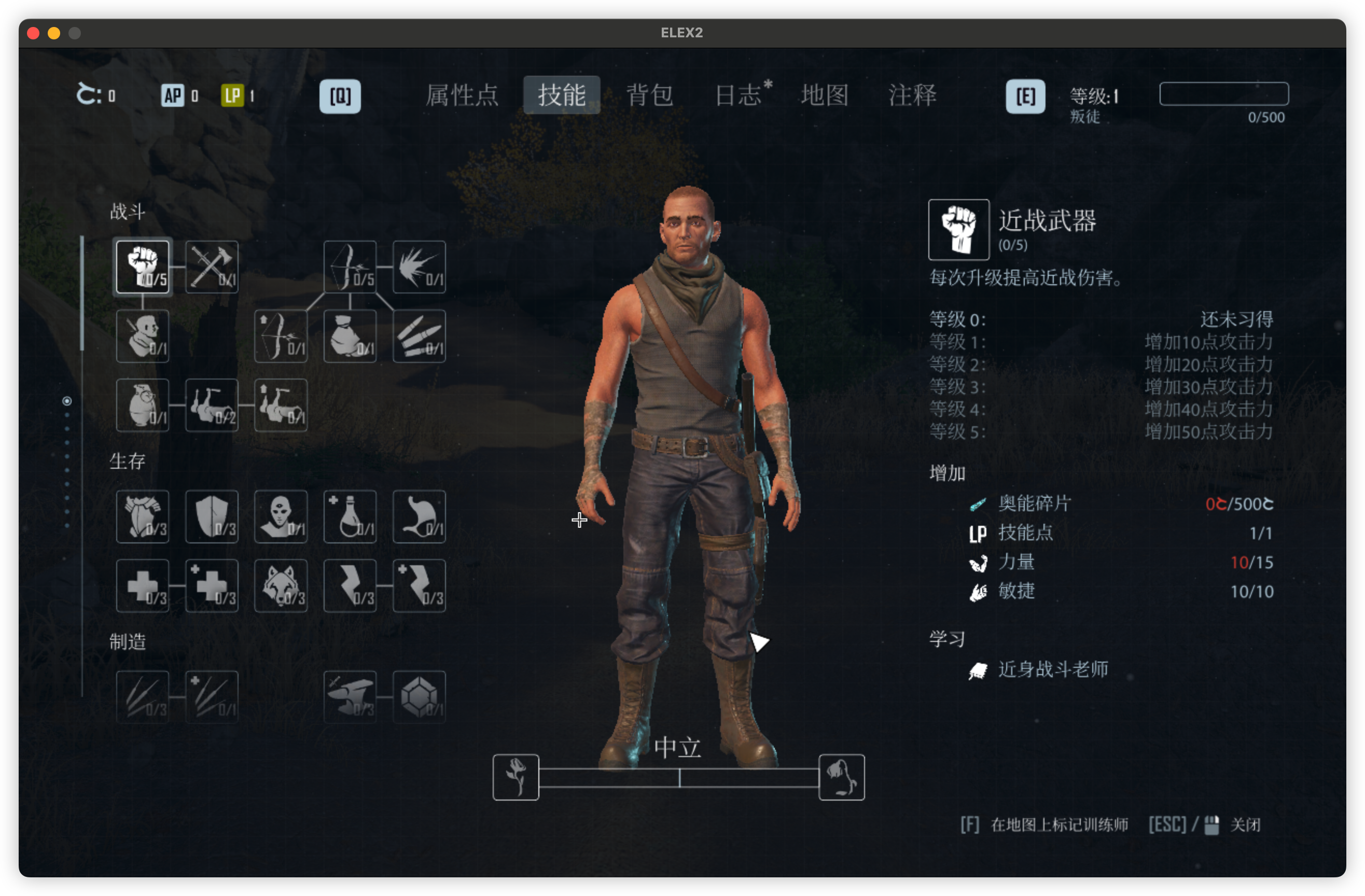Switch to the 注释 tab
Image resolution: width=1365 pixels, height=896 pixels.
(x=912, y=95)
